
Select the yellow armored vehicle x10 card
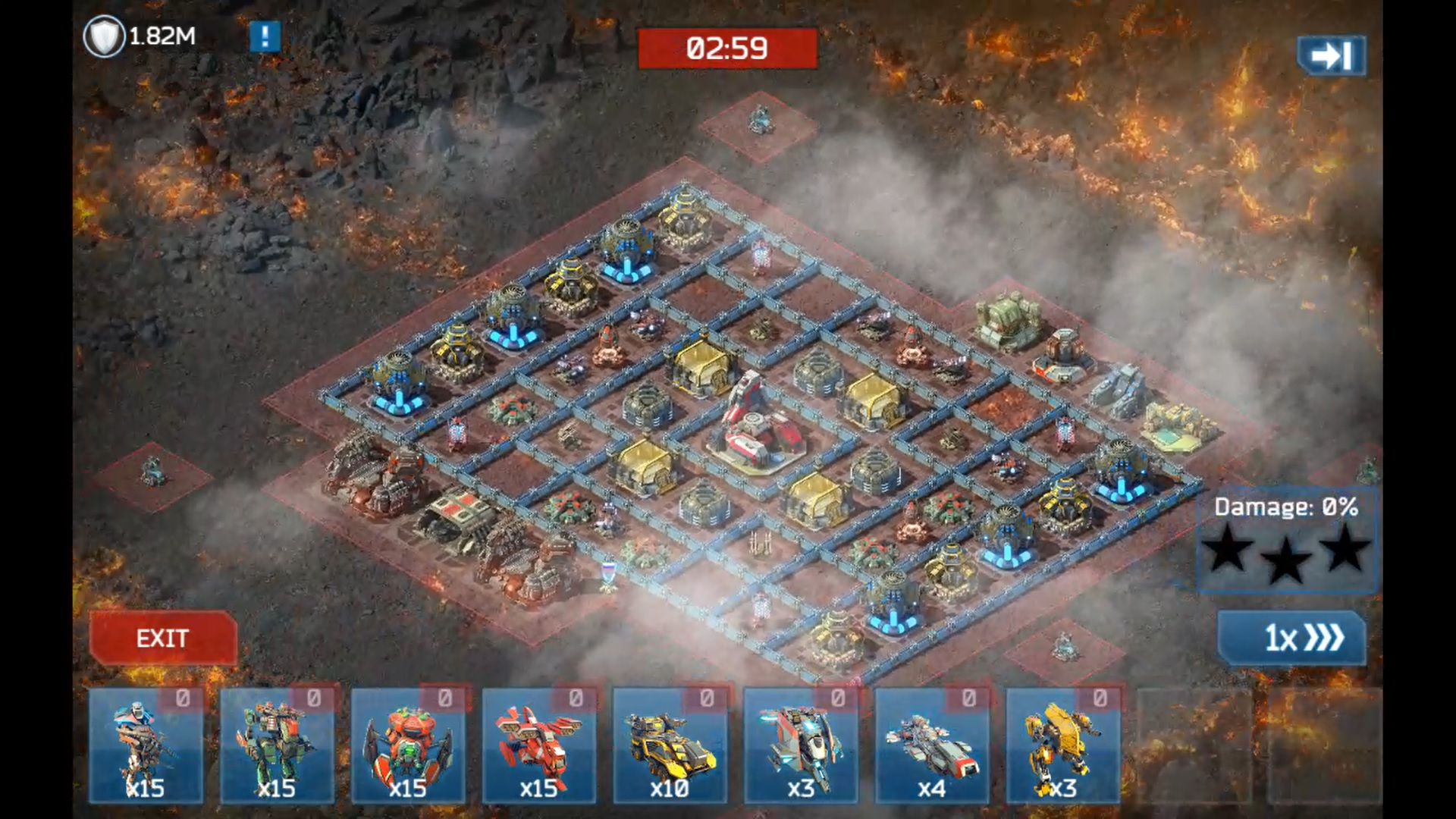coord(670,746)
